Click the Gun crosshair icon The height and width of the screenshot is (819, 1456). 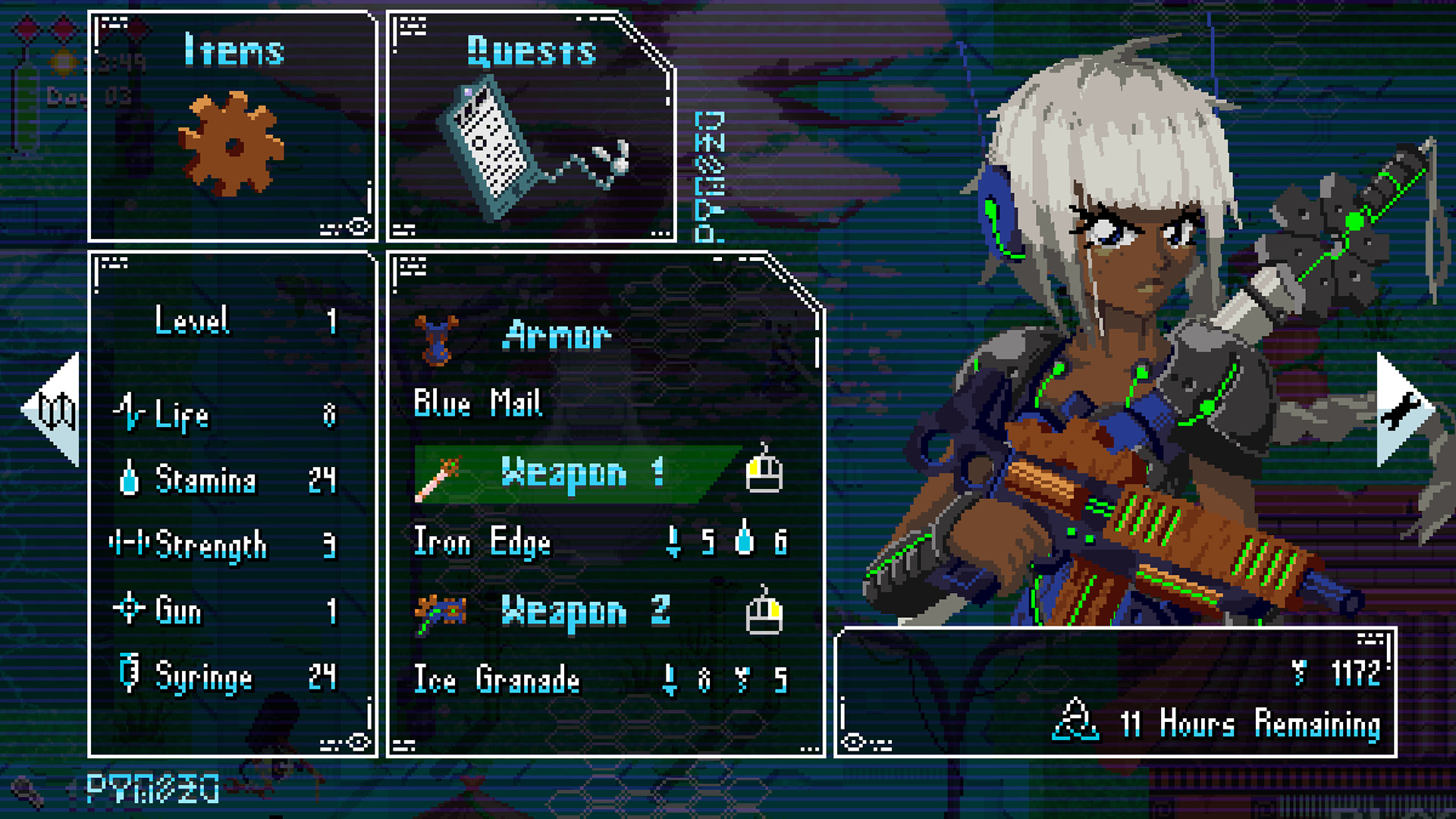(x=130, y=608)
